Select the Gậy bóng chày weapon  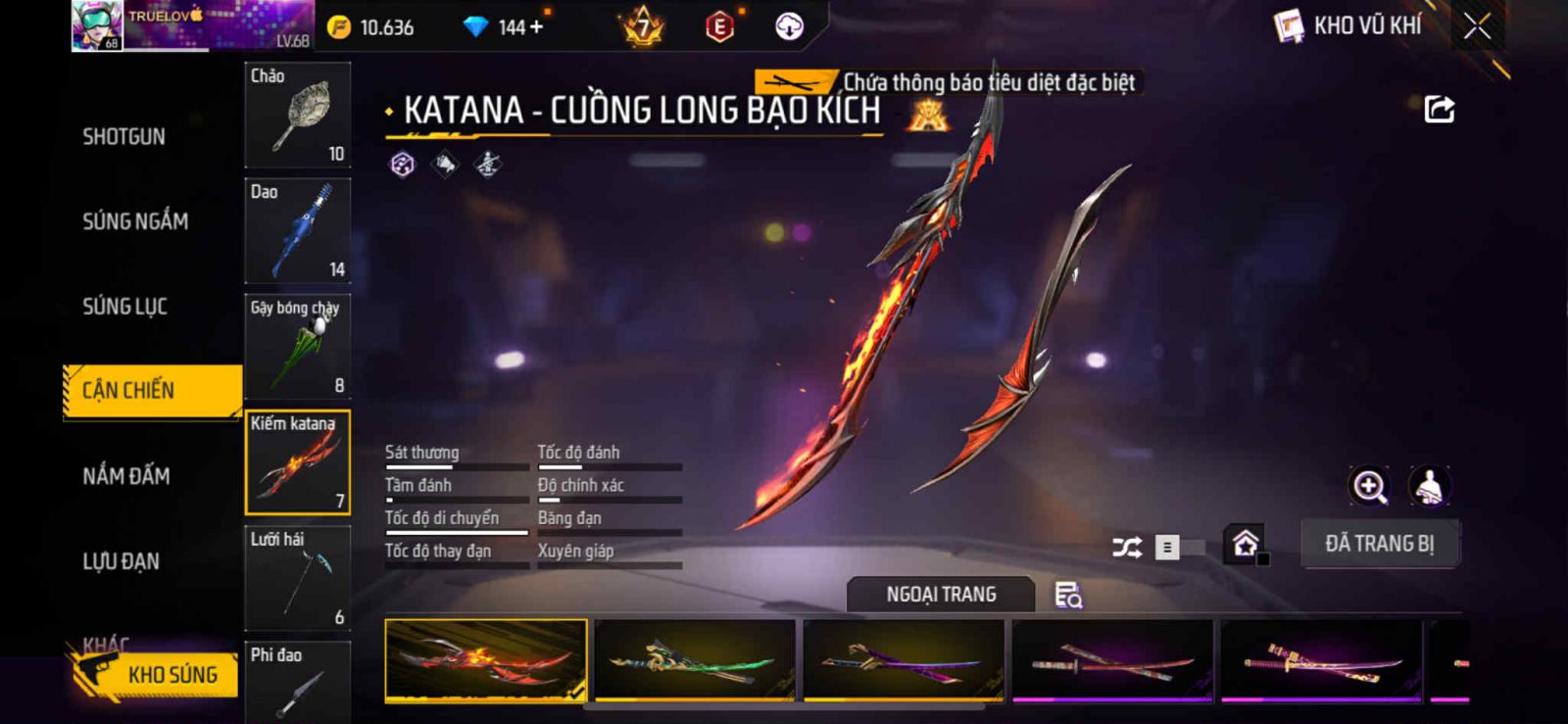[x=297, y=347]
